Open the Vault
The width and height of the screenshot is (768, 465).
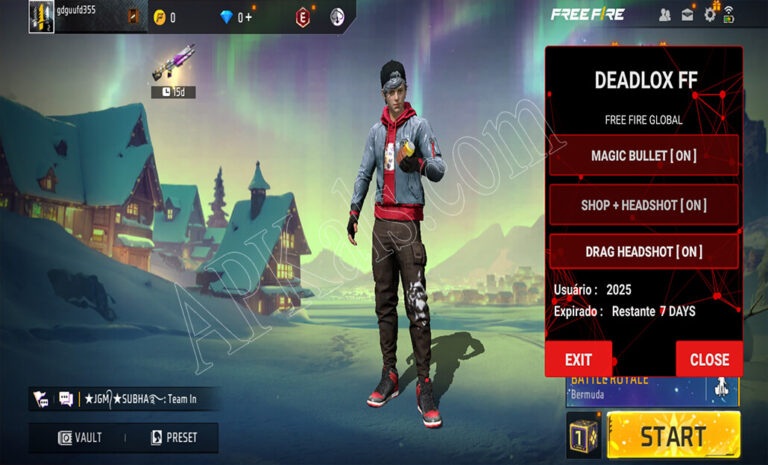coord(80,437)
